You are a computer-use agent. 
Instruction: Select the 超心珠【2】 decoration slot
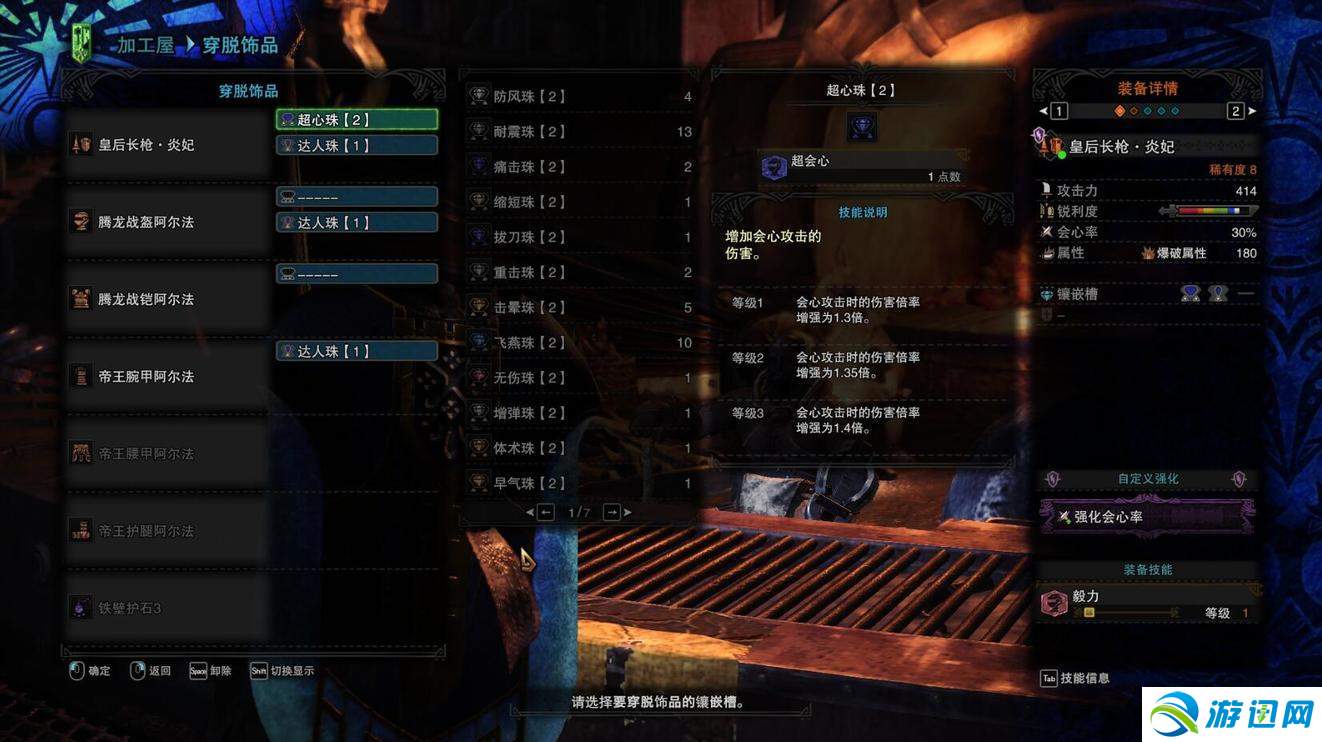point(356,119)
